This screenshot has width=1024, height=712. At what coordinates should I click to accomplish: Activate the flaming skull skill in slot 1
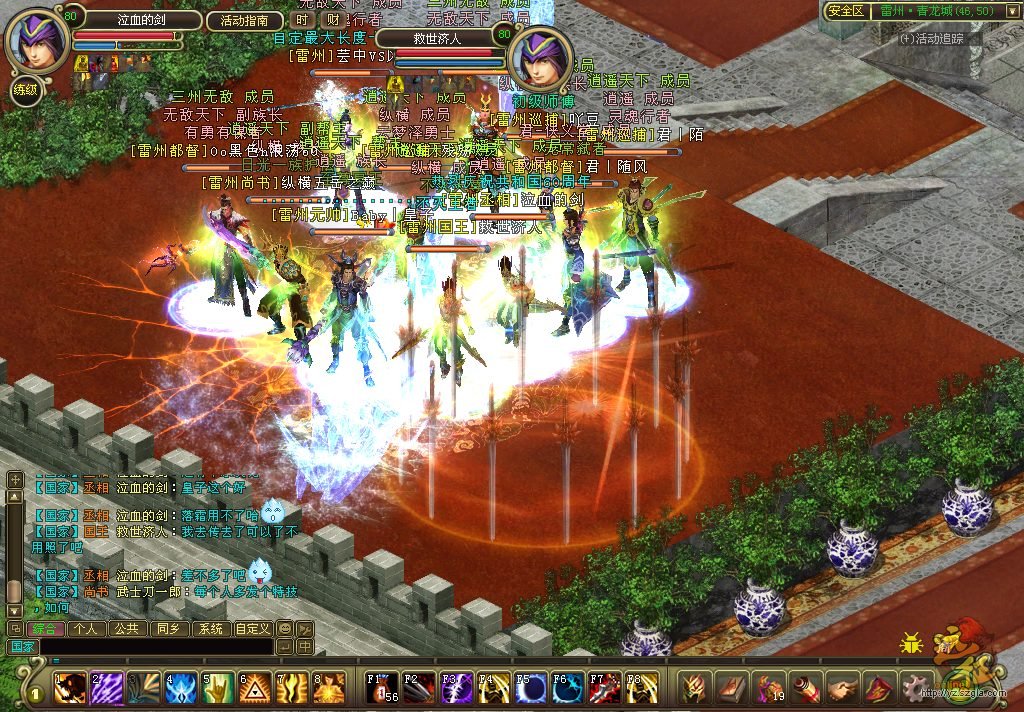70,688
